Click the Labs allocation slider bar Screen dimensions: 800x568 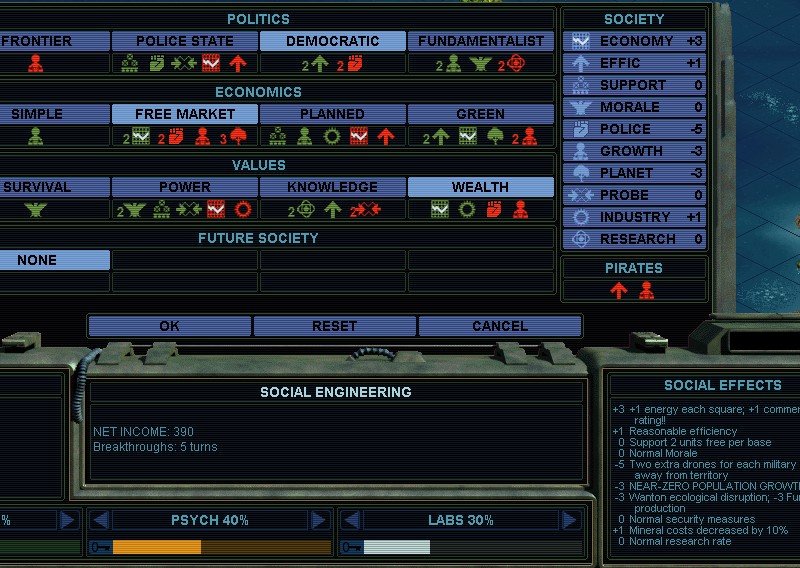click(460, 547)
